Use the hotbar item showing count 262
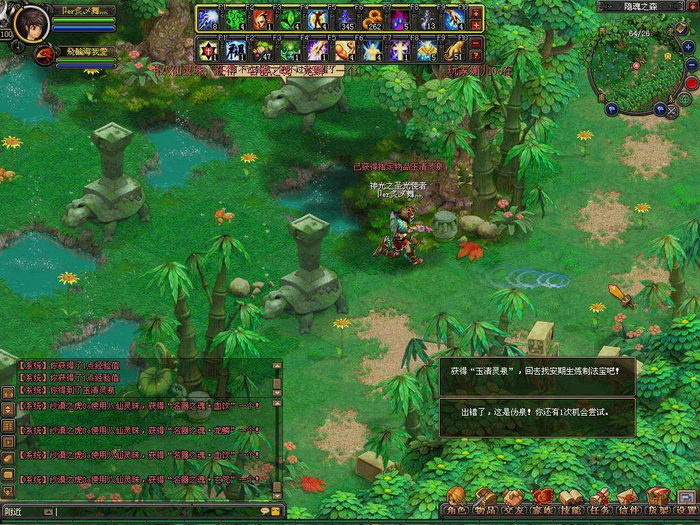700x525 pixels. coord(373,18)
